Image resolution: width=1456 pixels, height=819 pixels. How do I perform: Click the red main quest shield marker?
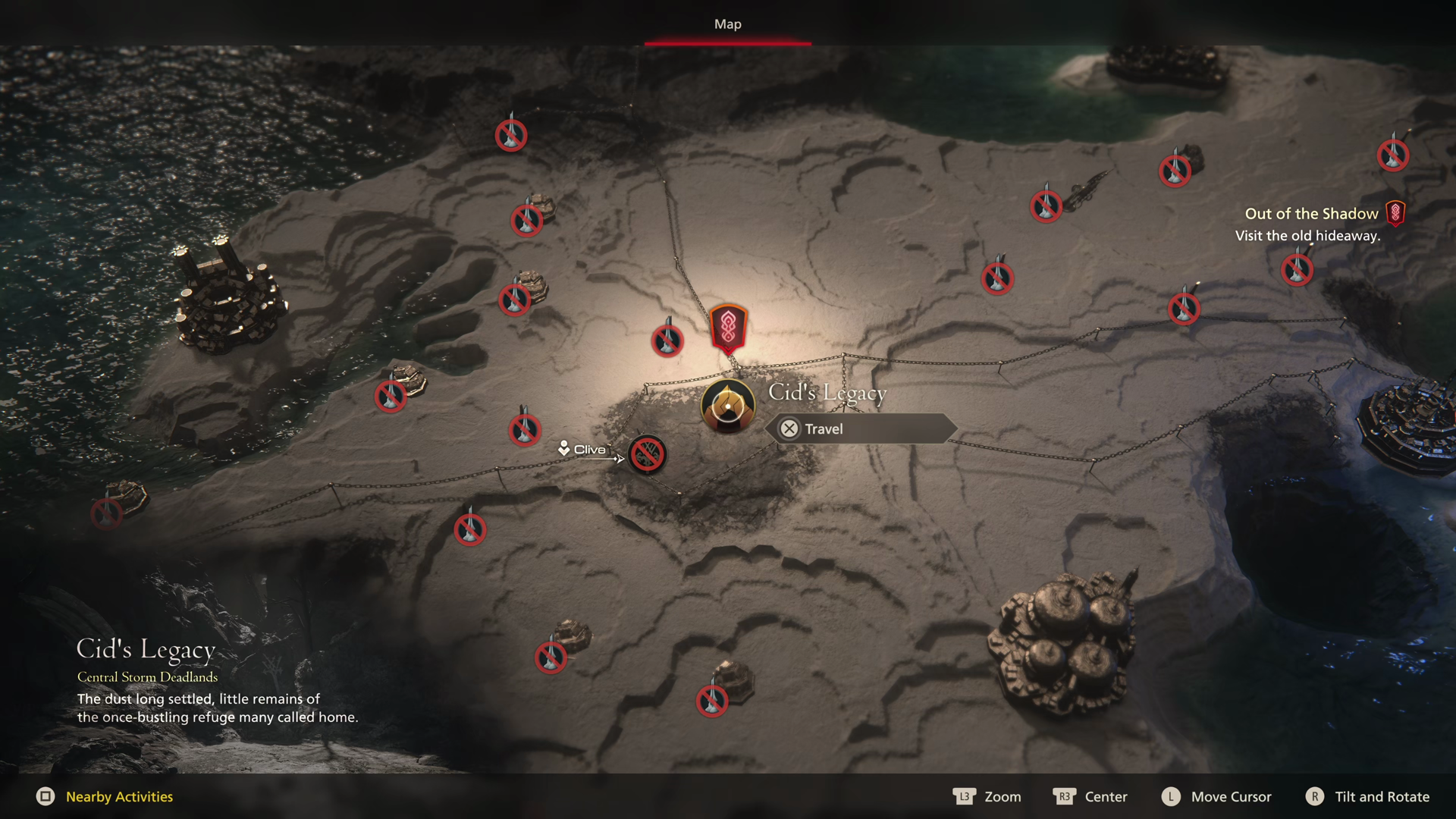pos(728,328)
